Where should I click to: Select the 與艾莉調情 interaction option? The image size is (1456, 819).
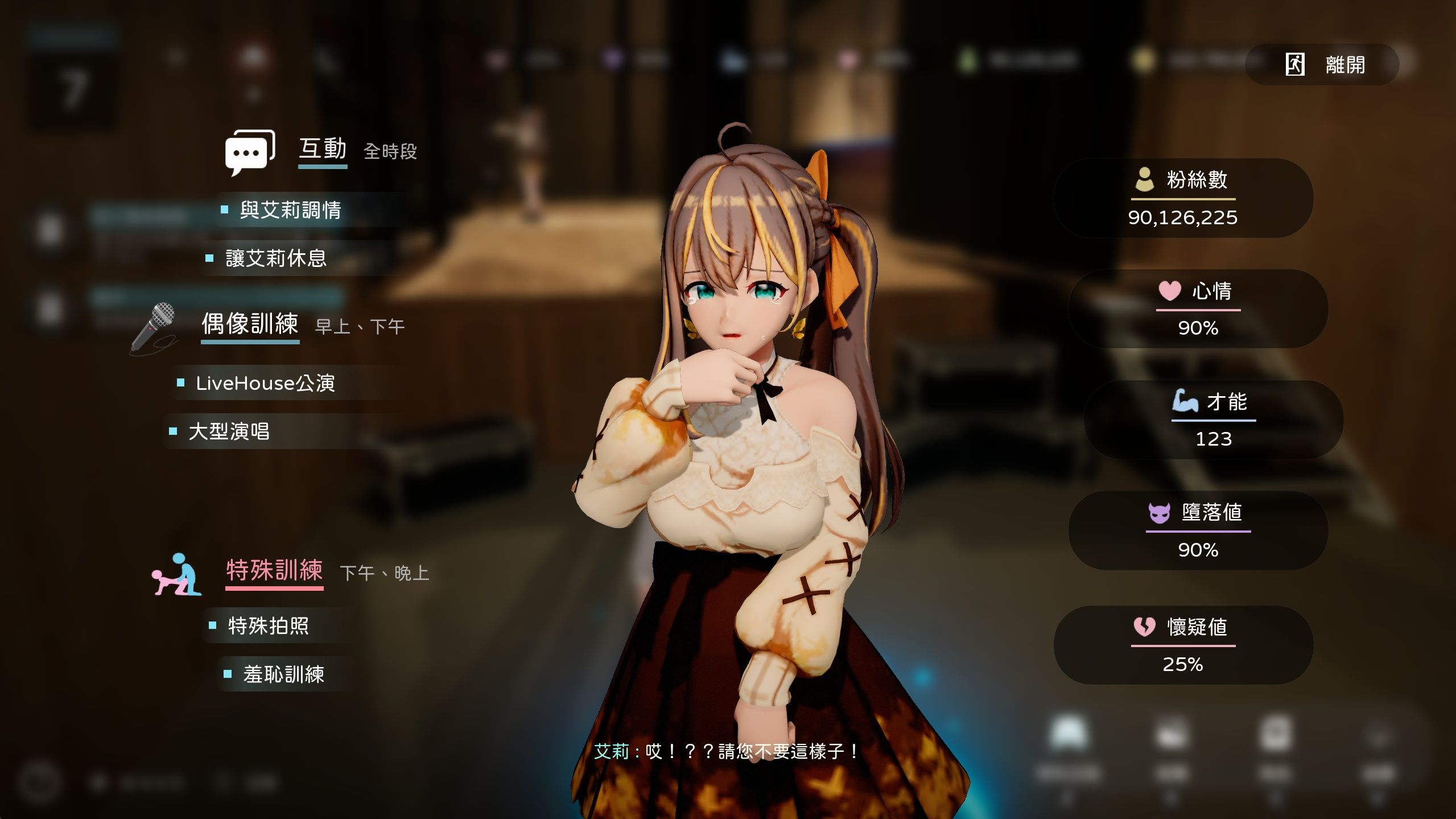pos(290,210)
